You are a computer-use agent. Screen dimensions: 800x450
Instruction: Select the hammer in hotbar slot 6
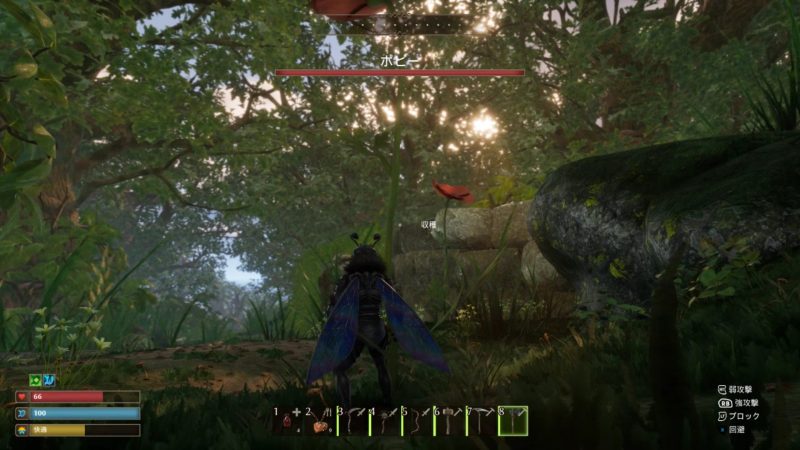(449, 422)
